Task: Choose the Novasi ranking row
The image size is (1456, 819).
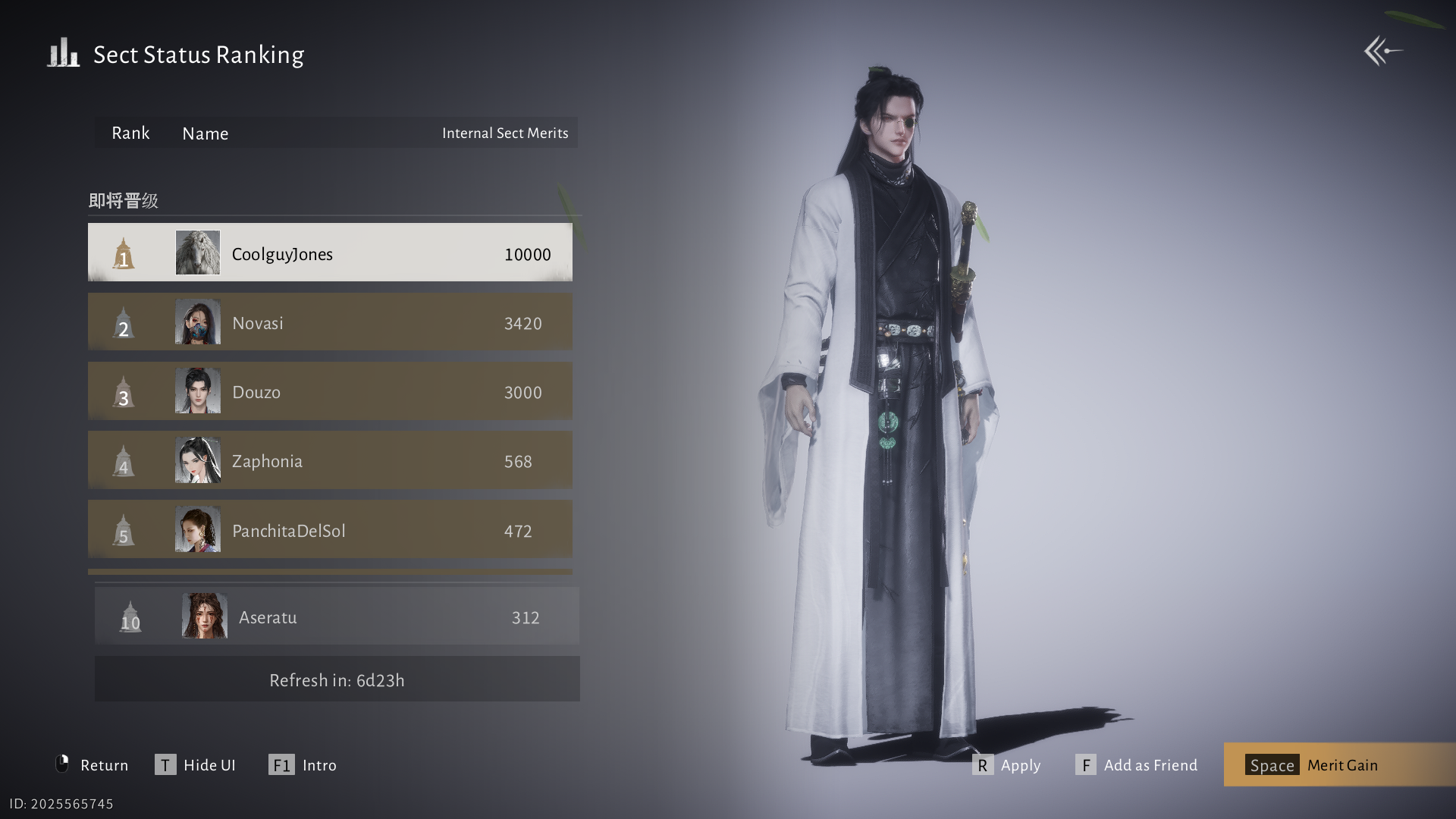Action: click(x=330, y=322)
